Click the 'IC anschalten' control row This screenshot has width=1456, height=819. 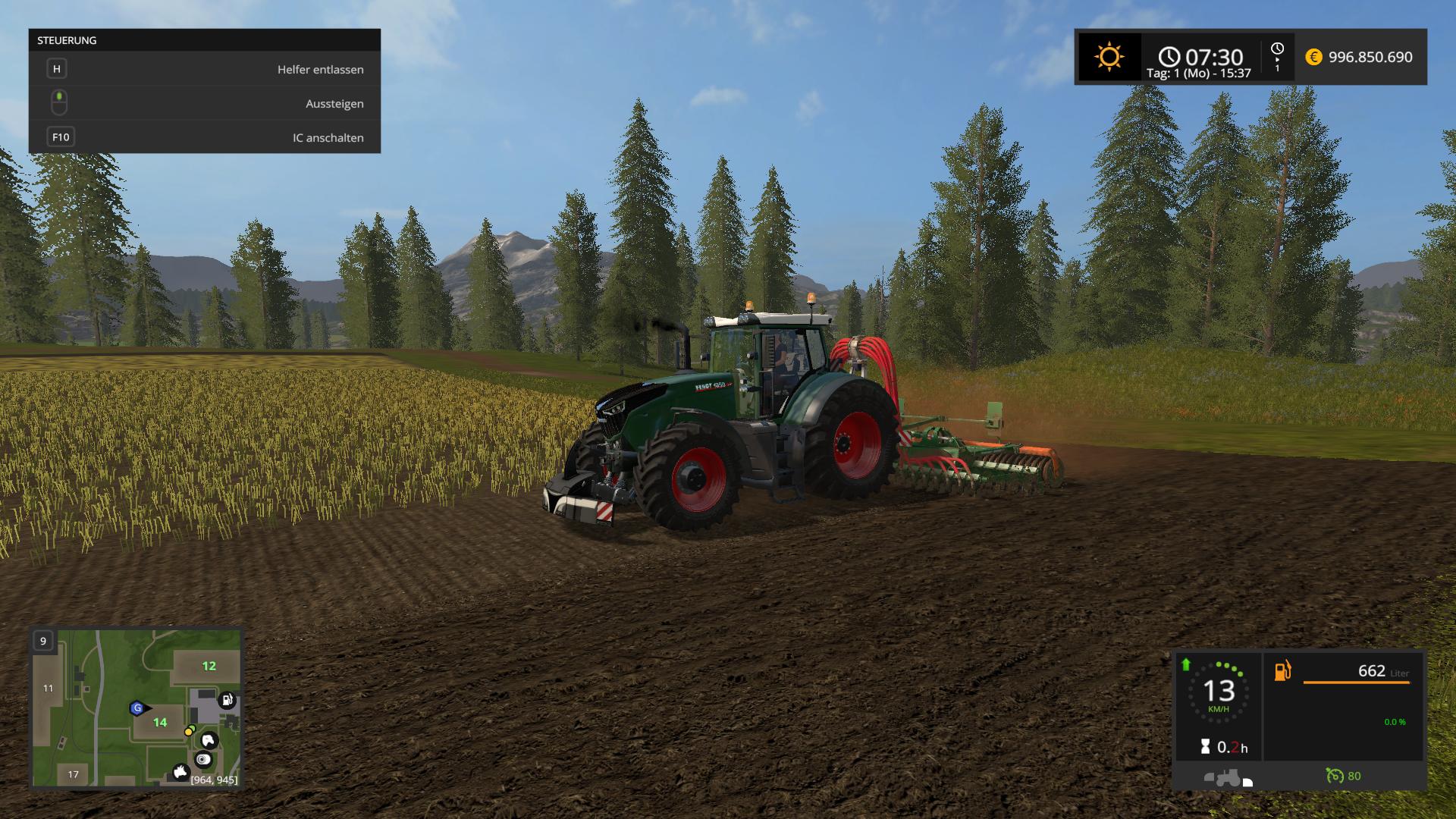(x=204, y=137)
